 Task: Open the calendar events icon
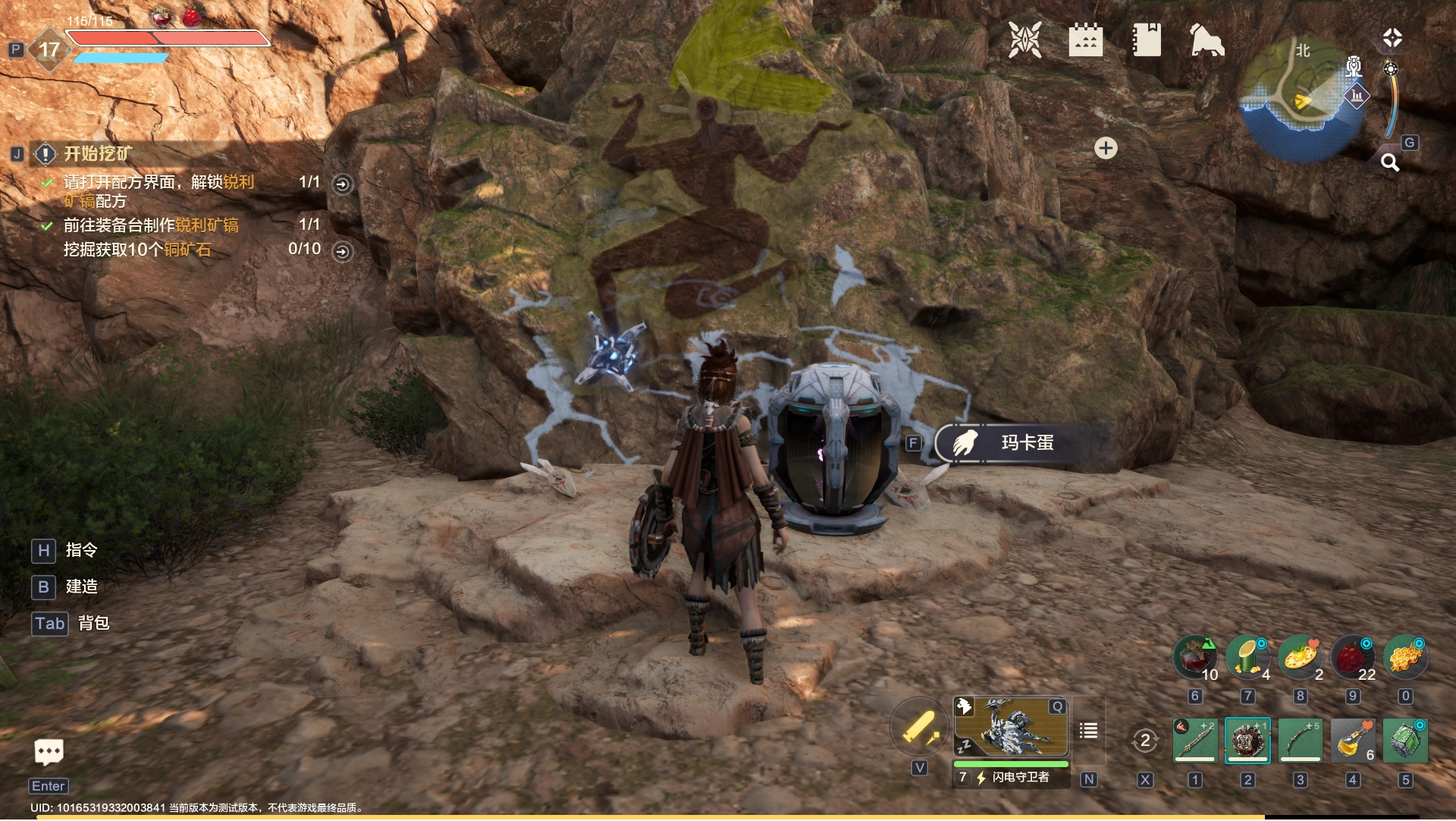click(x=1085, y=40)
